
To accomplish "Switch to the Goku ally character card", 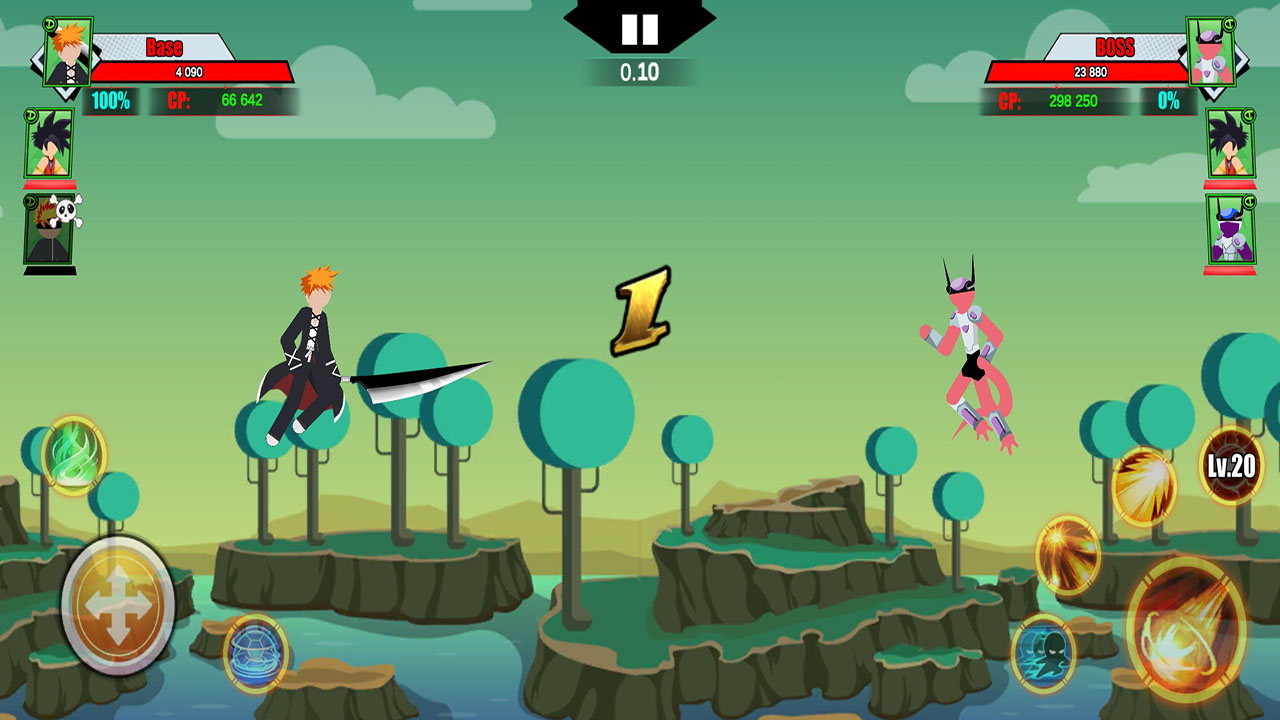I will point(49,142).
